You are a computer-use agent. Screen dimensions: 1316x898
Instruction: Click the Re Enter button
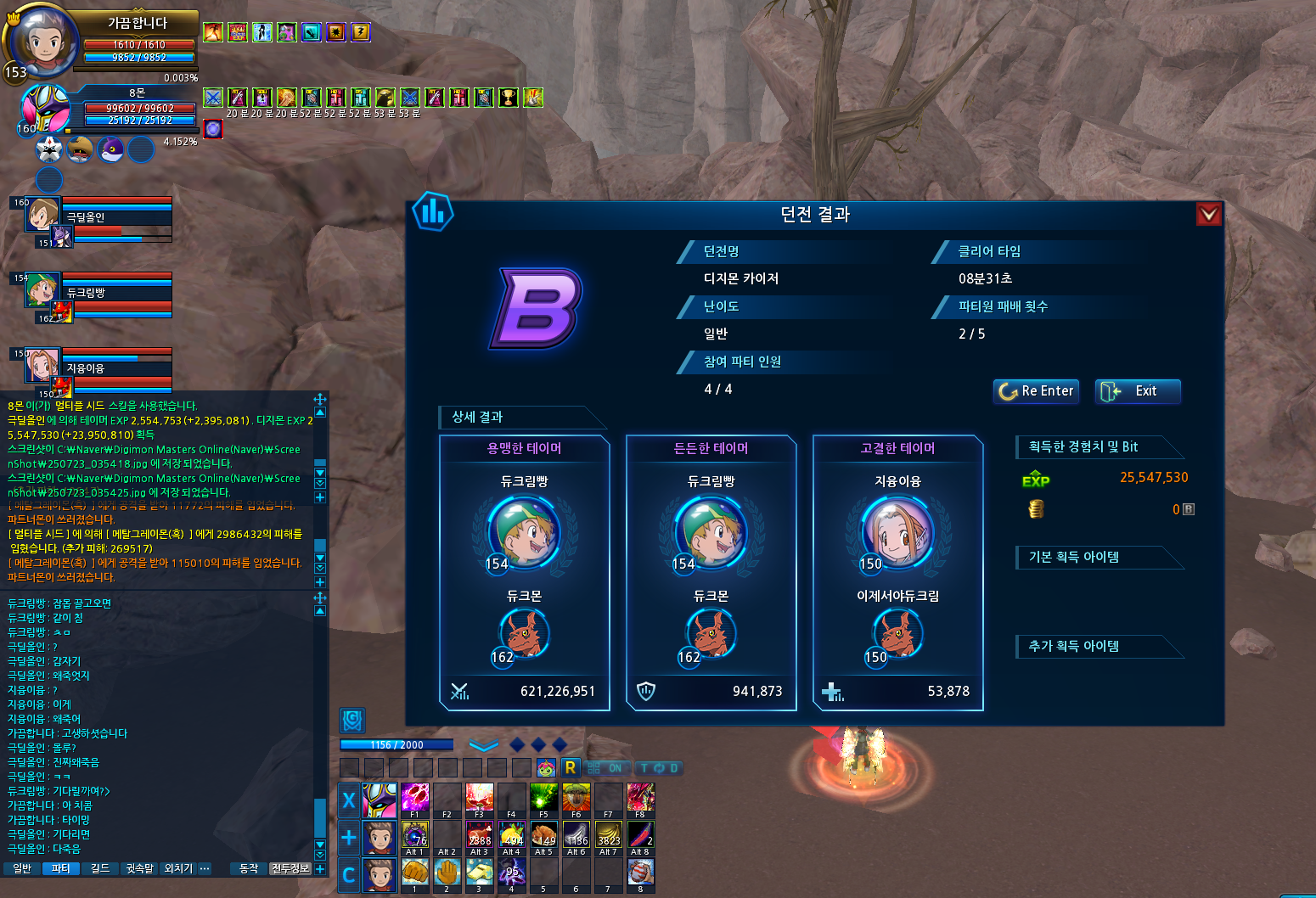point(1036,391)
